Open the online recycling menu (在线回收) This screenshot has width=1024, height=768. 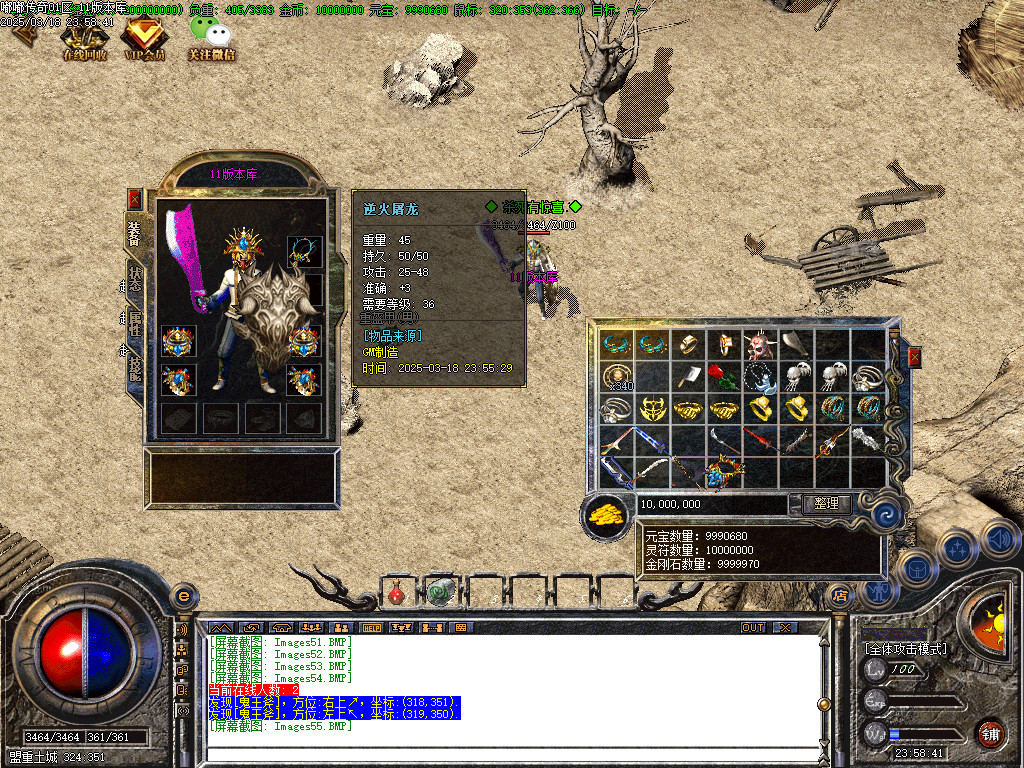click(x=84, y=41)
